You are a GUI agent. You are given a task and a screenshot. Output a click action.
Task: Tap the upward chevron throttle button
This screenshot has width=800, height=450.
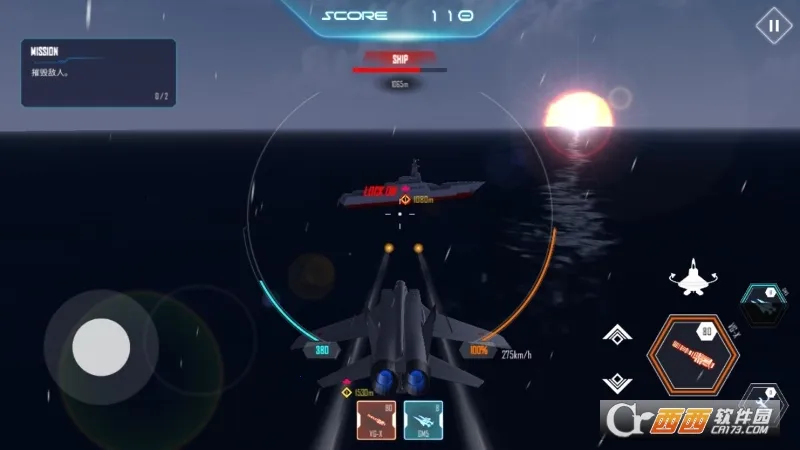tap(616, 335)
